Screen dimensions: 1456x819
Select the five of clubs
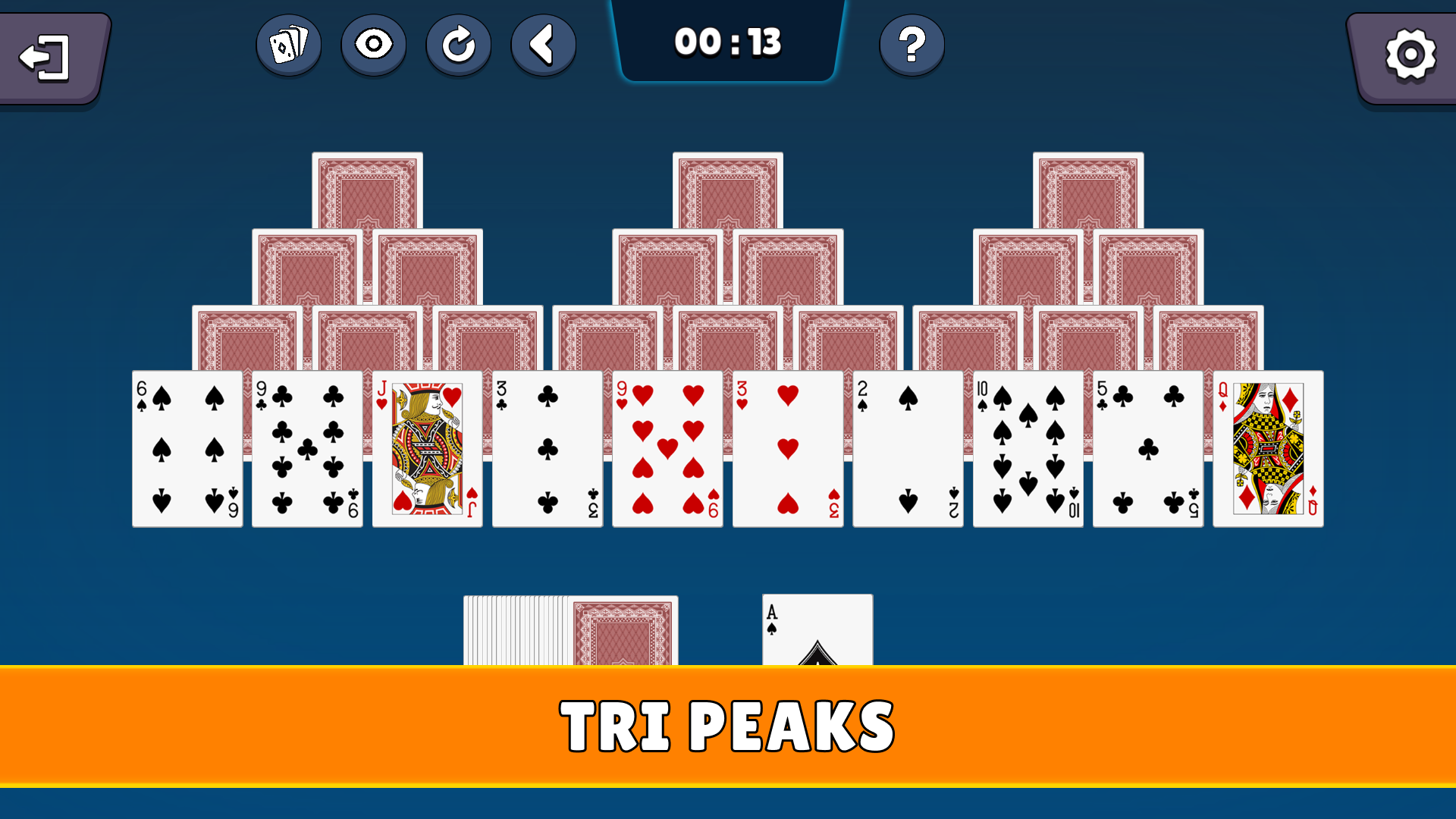click(x=1147, y=449)
